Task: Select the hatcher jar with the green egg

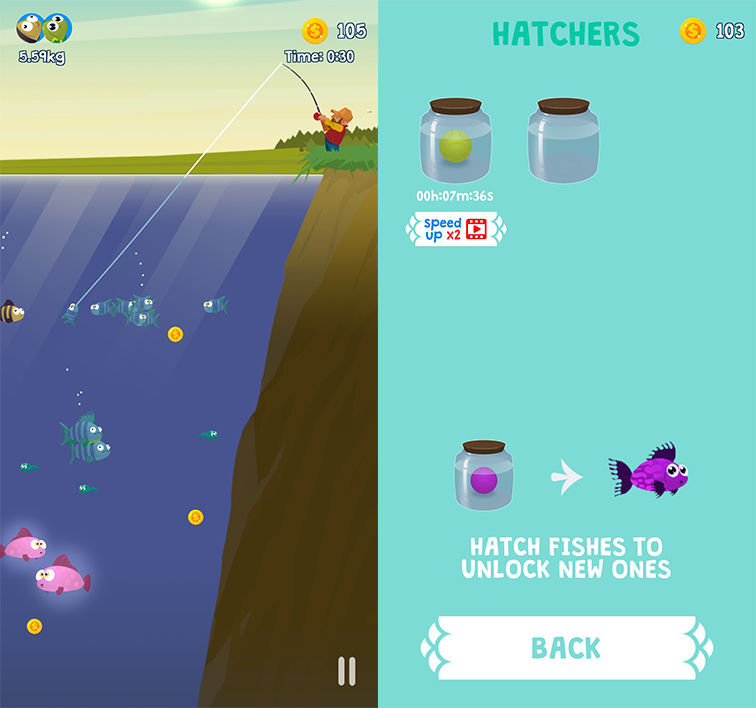Action: pyautogui.click(x=455, y=141)
